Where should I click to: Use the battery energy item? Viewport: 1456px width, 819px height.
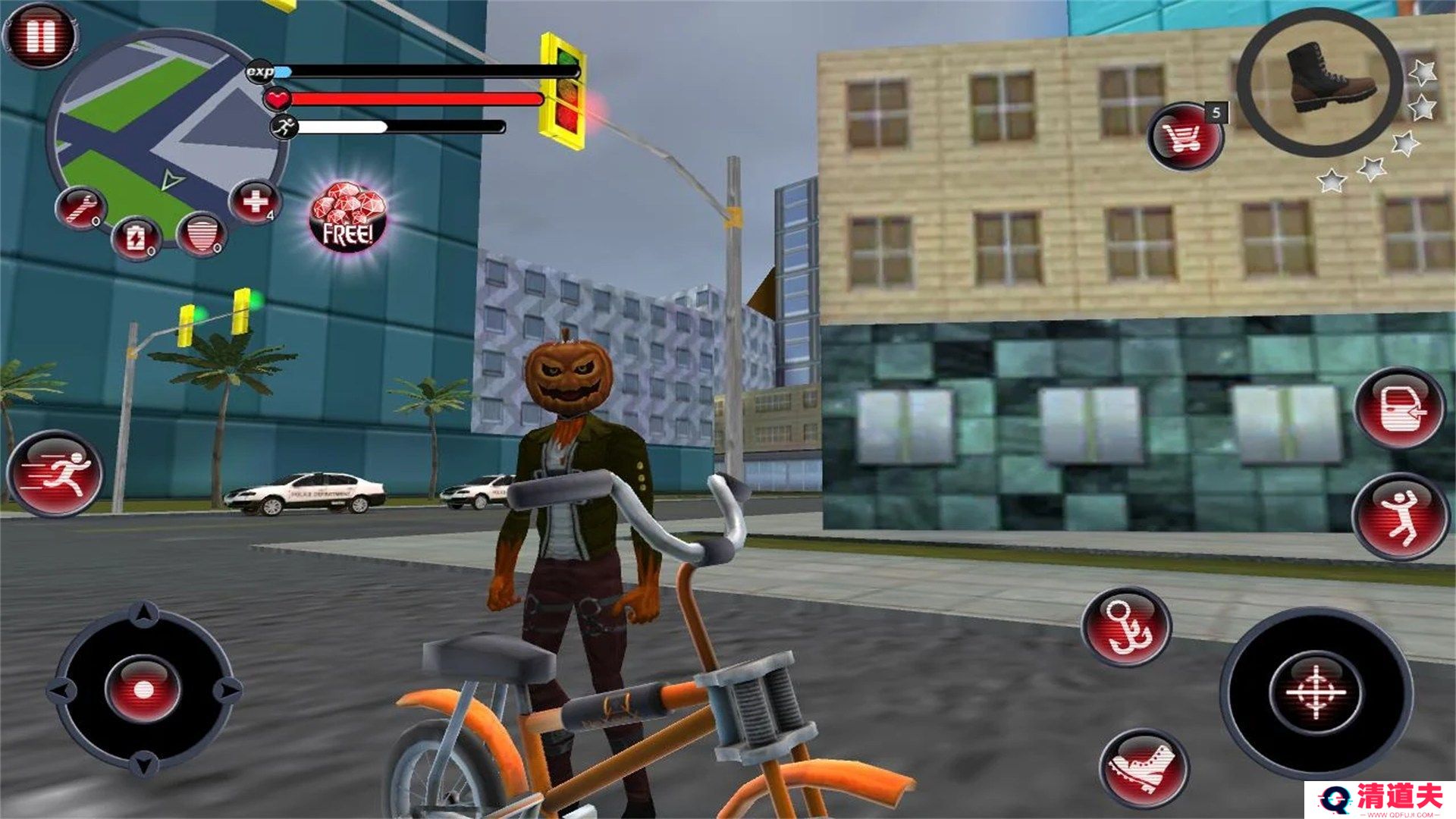pyautogui.click(x=136, y=238)
